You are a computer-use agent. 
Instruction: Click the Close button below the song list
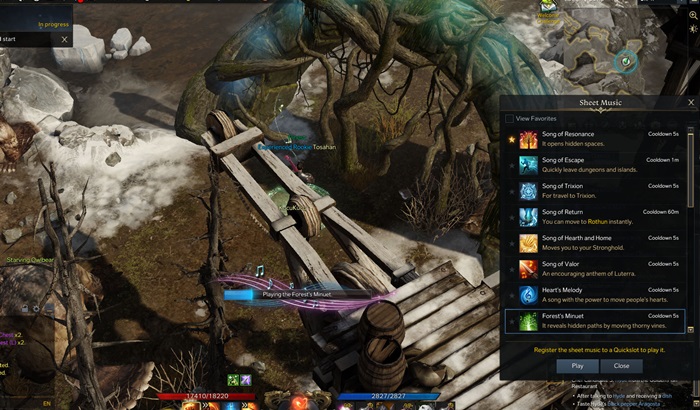pyautogui.click(x=621, y=366)
